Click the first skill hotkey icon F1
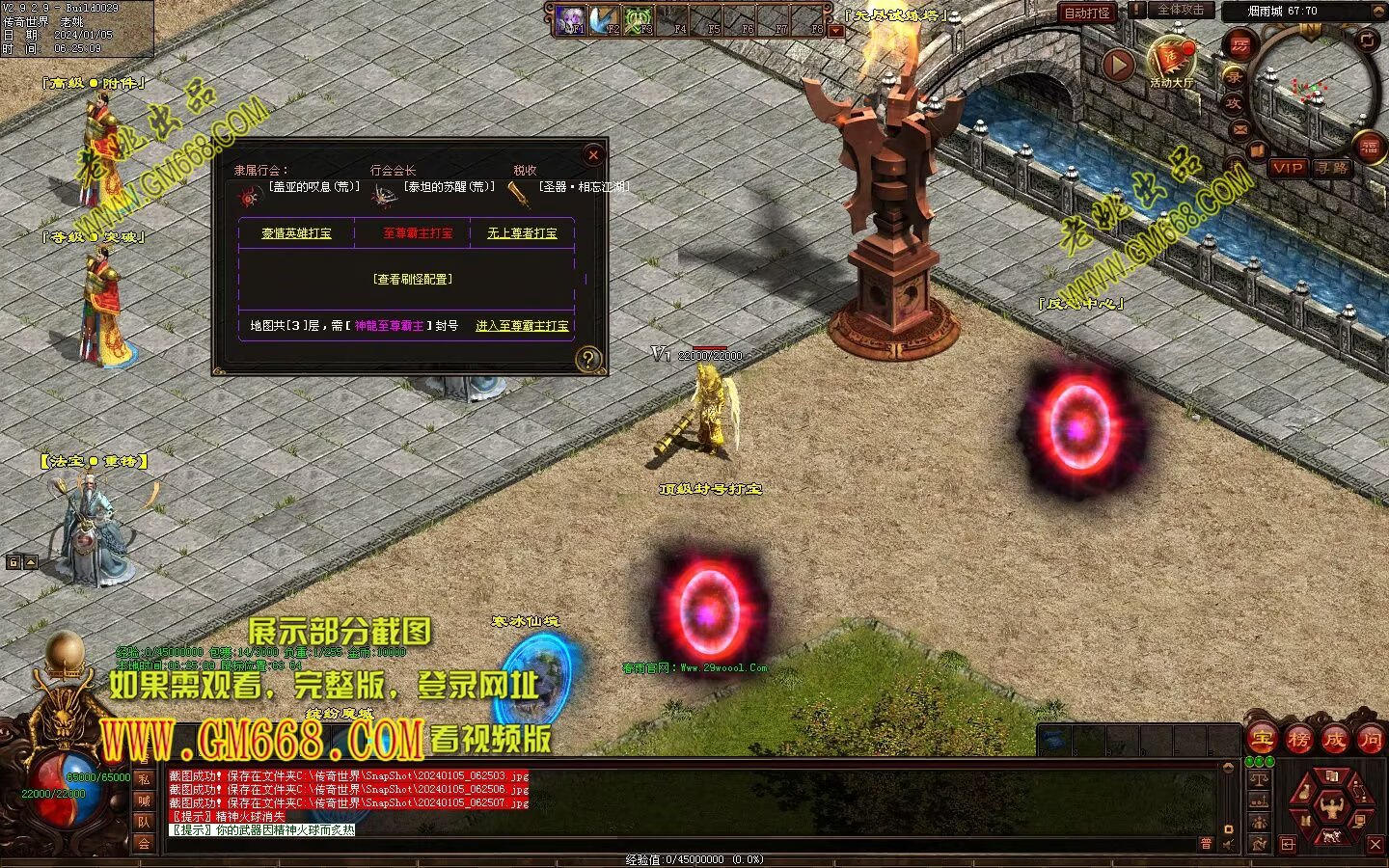This screenshot has height=868, width=1389. [571, 20]
